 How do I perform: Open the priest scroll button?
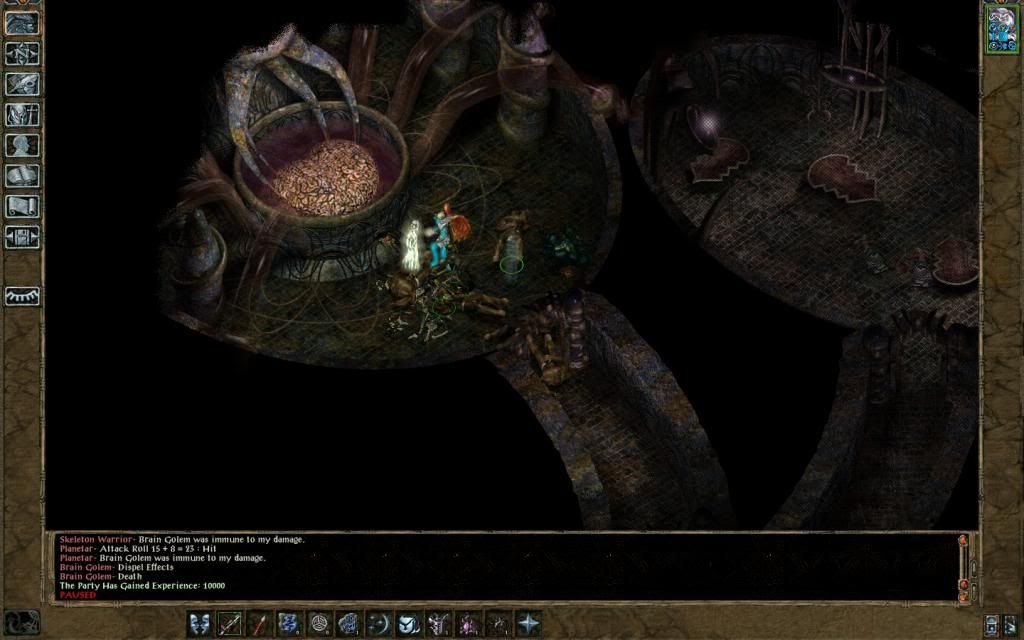22,207
